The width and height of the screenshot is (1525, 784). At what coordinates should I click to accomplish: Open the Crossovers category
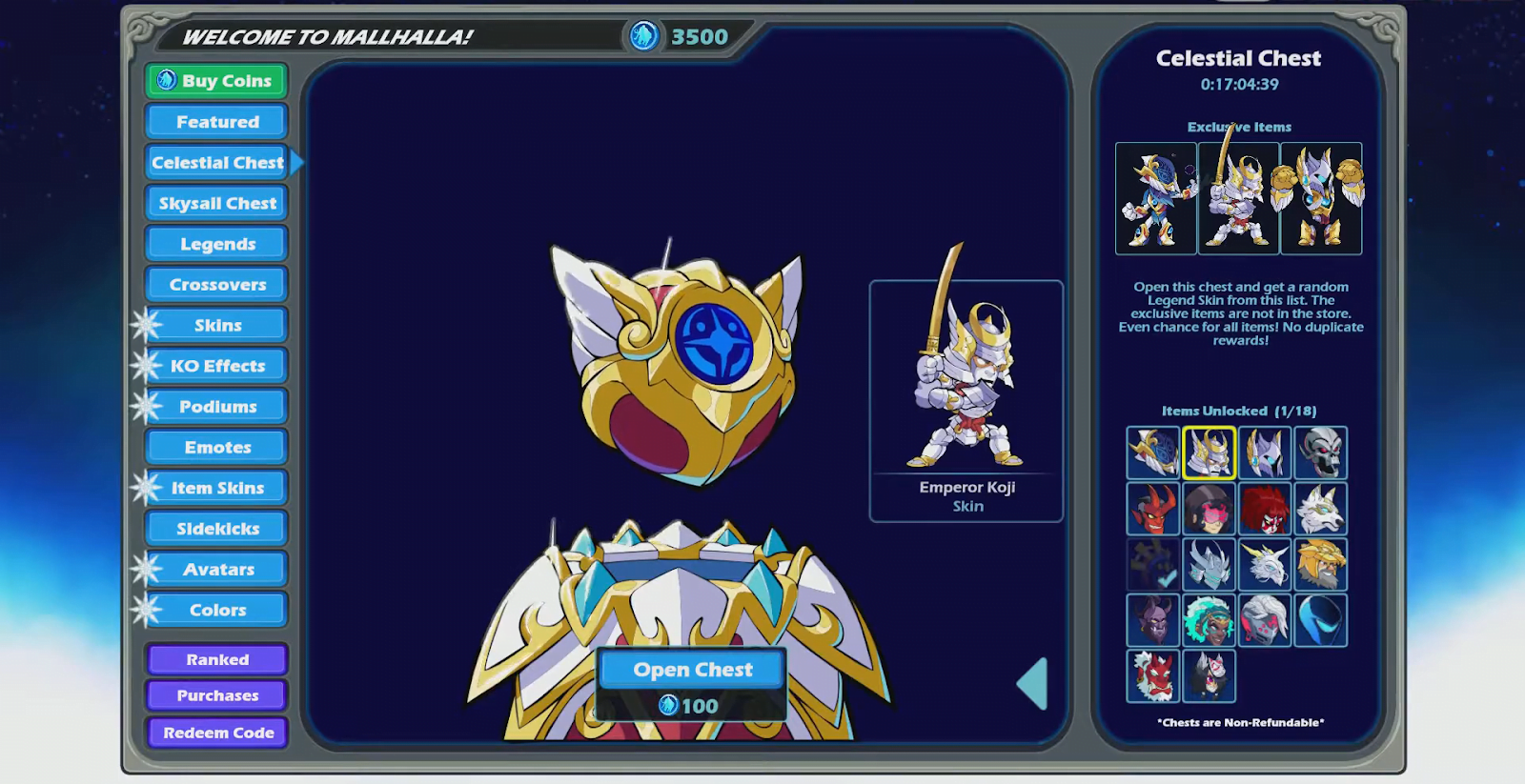pos(217,285)
